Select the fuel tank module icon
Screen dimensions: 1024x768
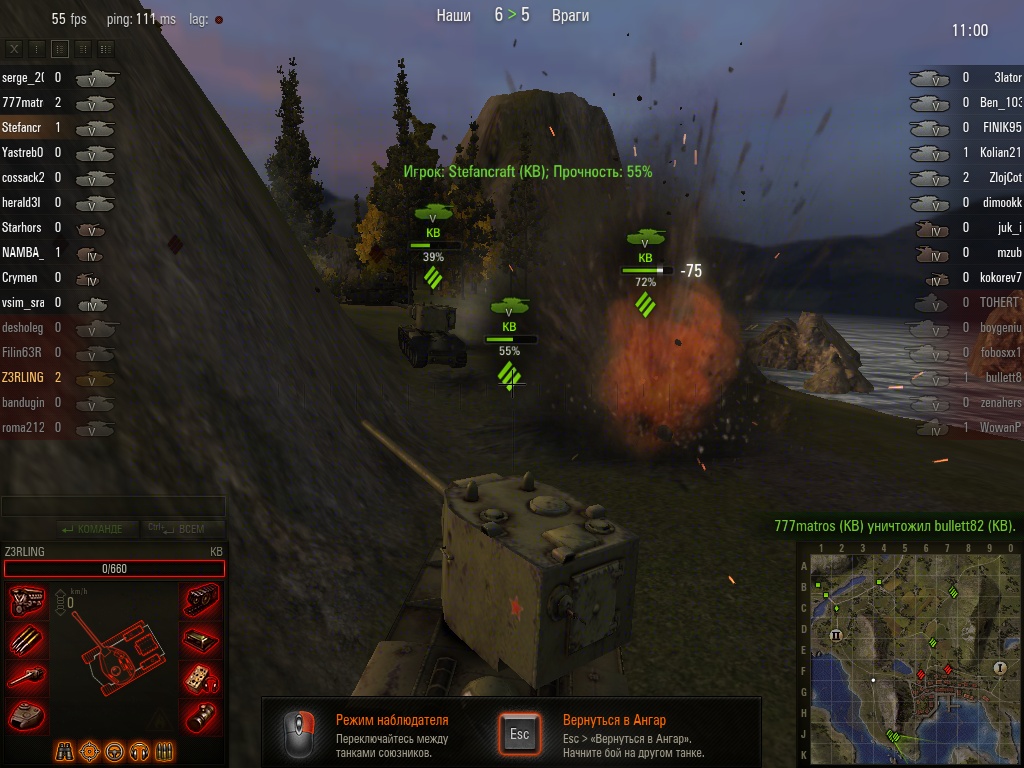(x=202, y=640)
